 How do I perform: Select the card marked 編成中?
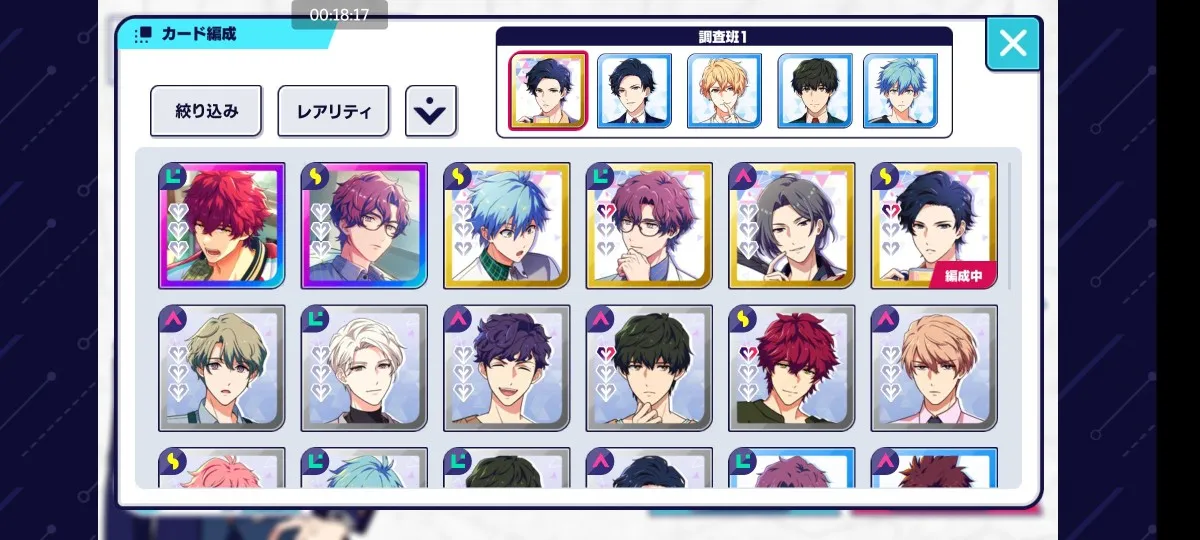(x=934, y=225)
